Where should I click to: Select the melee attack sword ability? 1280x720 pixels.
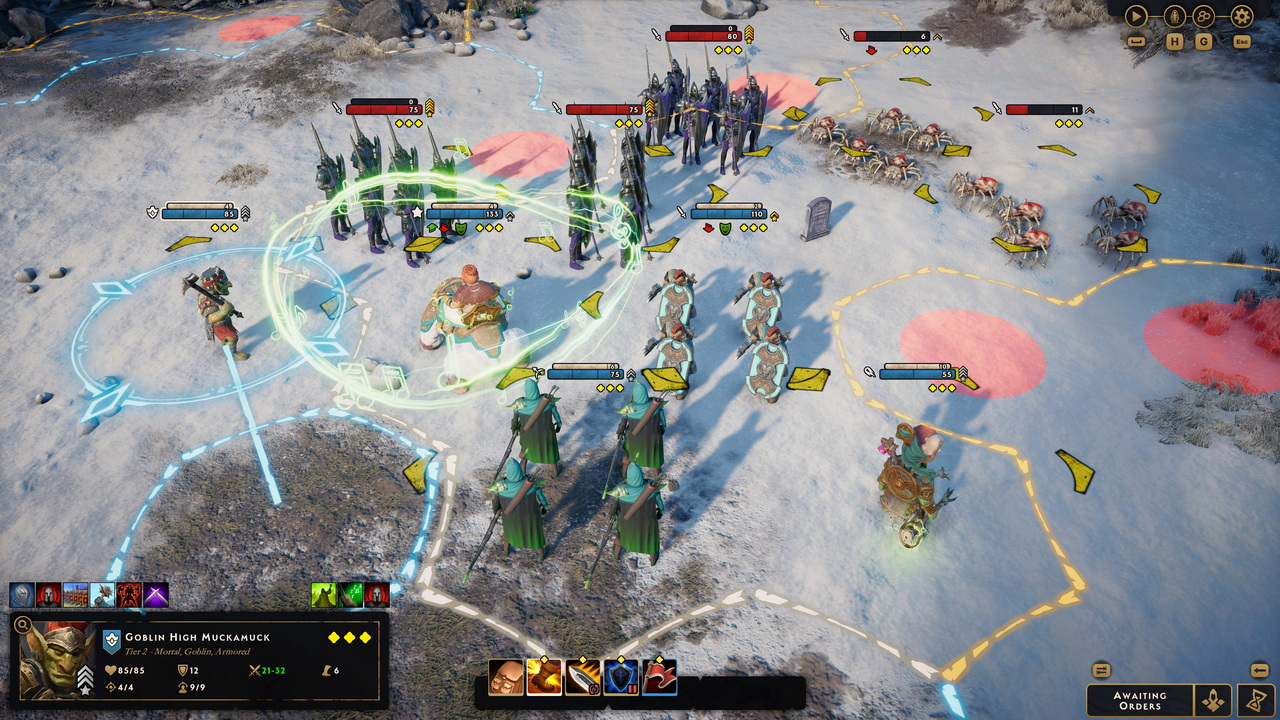click(583, 678)
